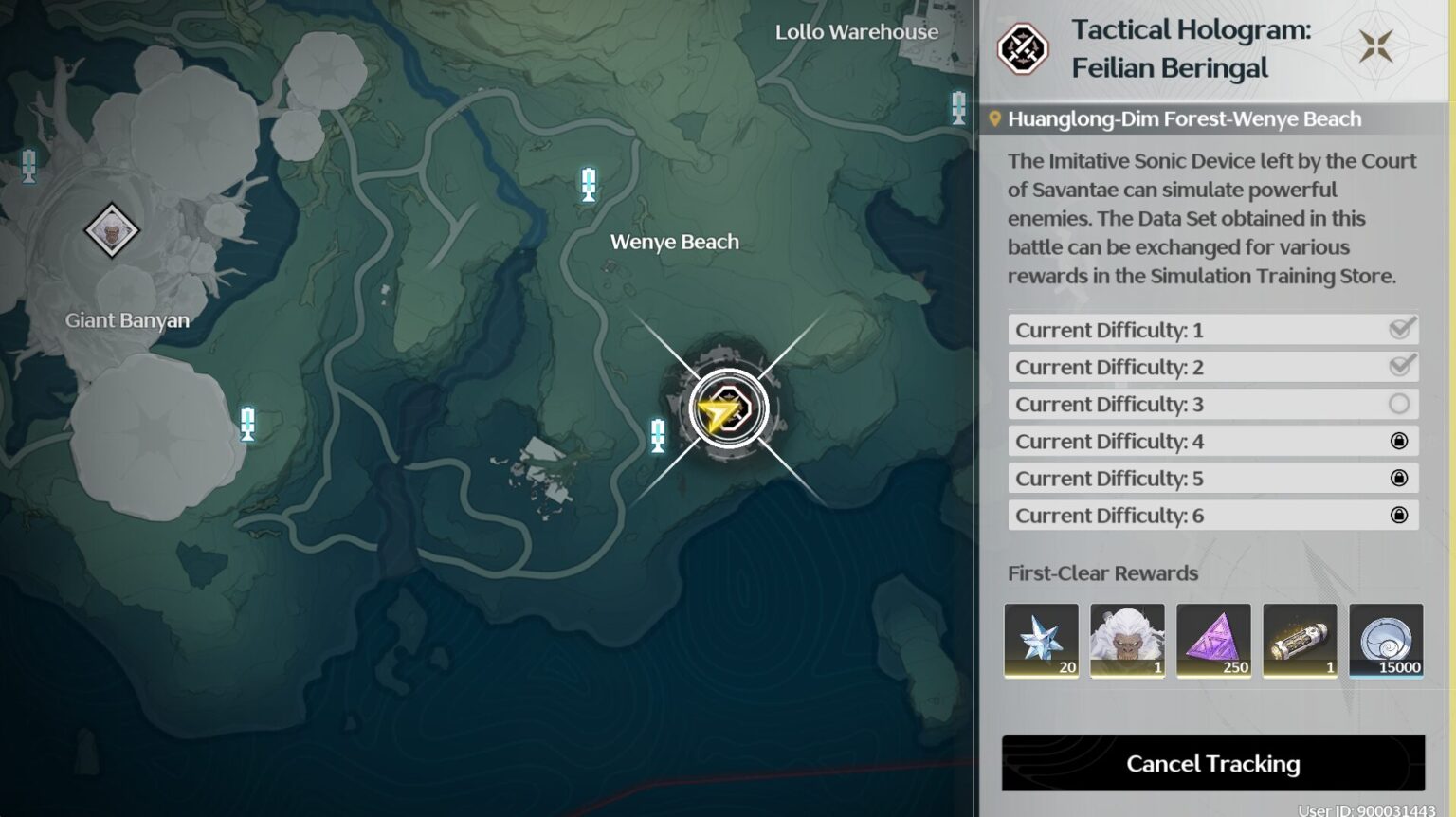1456x817 pixels.
Task: Select Current Difficulty: 1 row
Action: 1212,330
